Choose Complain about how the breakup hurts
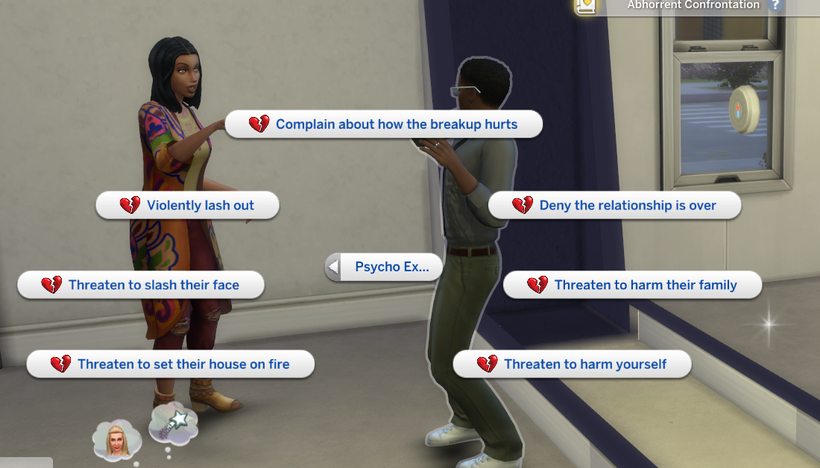 (x=384, y=125)
